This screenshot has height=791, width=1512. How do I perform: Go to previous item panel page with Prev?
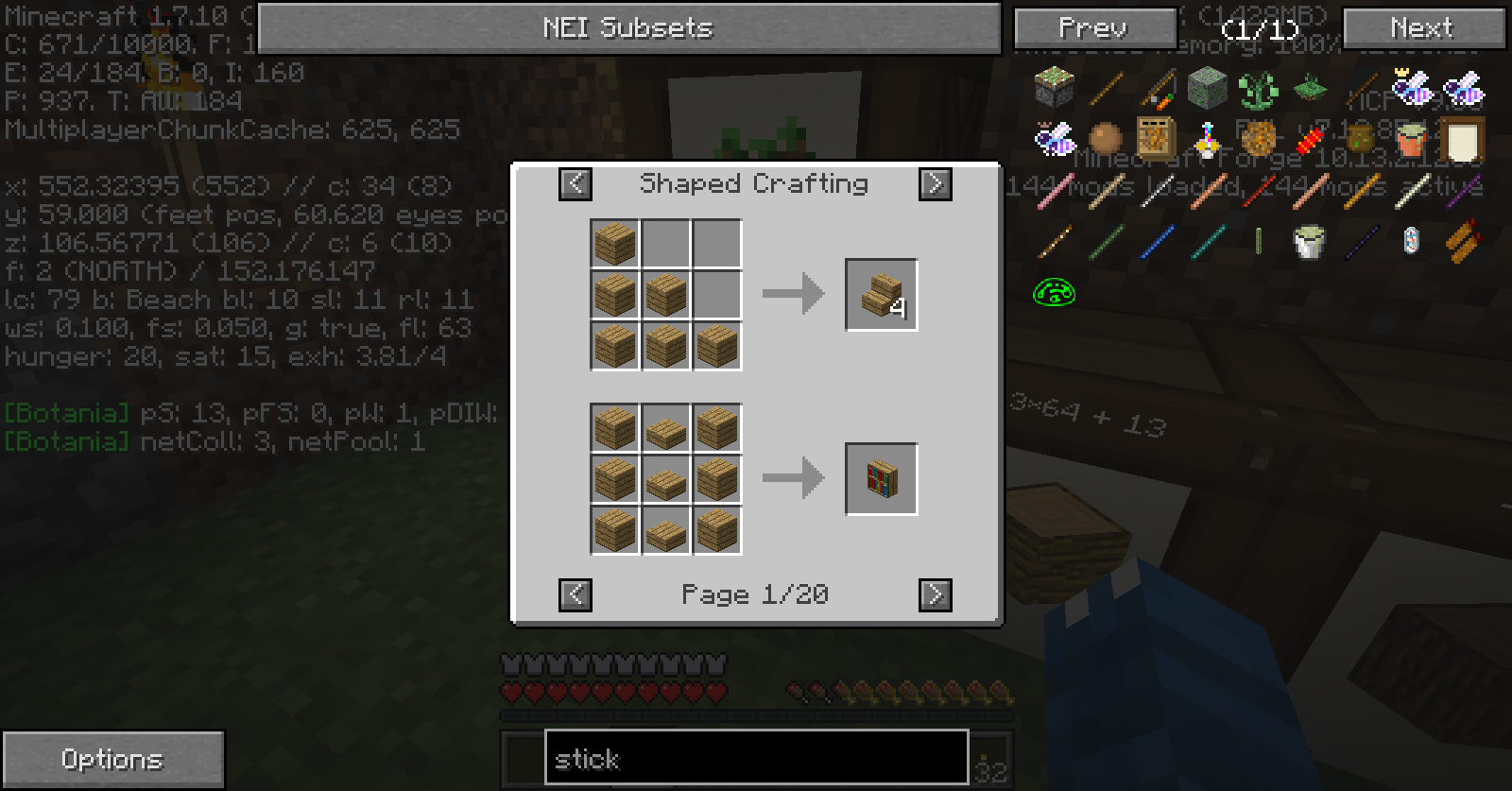coord(1094,28)
